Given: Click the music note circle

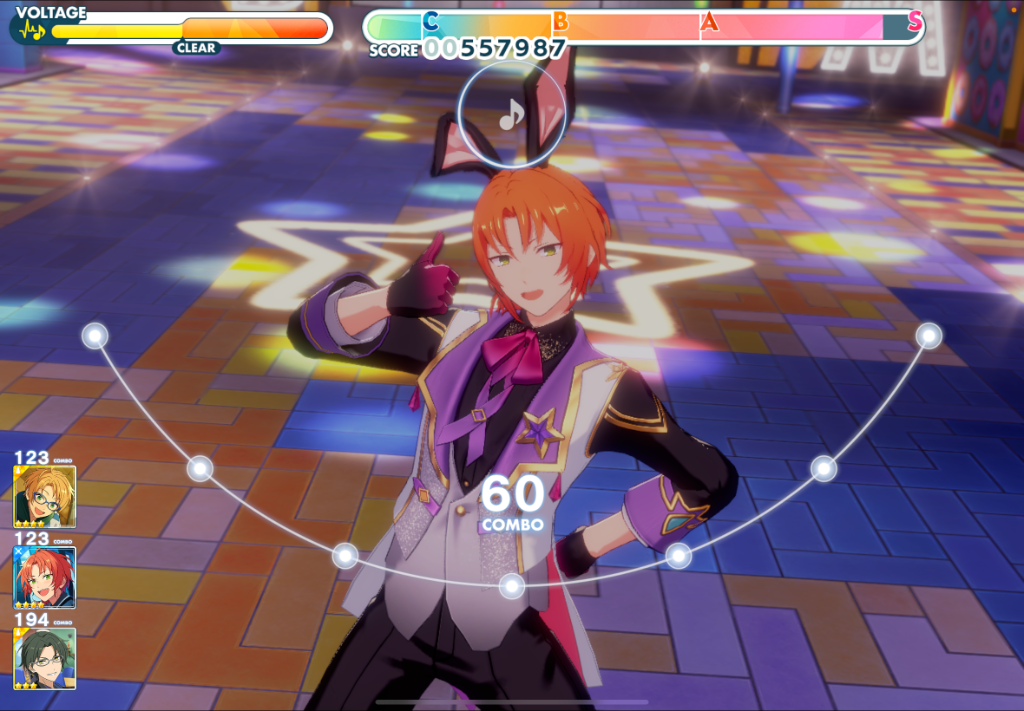Looking at the screenshot, I should pyautogui.click(x=512, y=114).
